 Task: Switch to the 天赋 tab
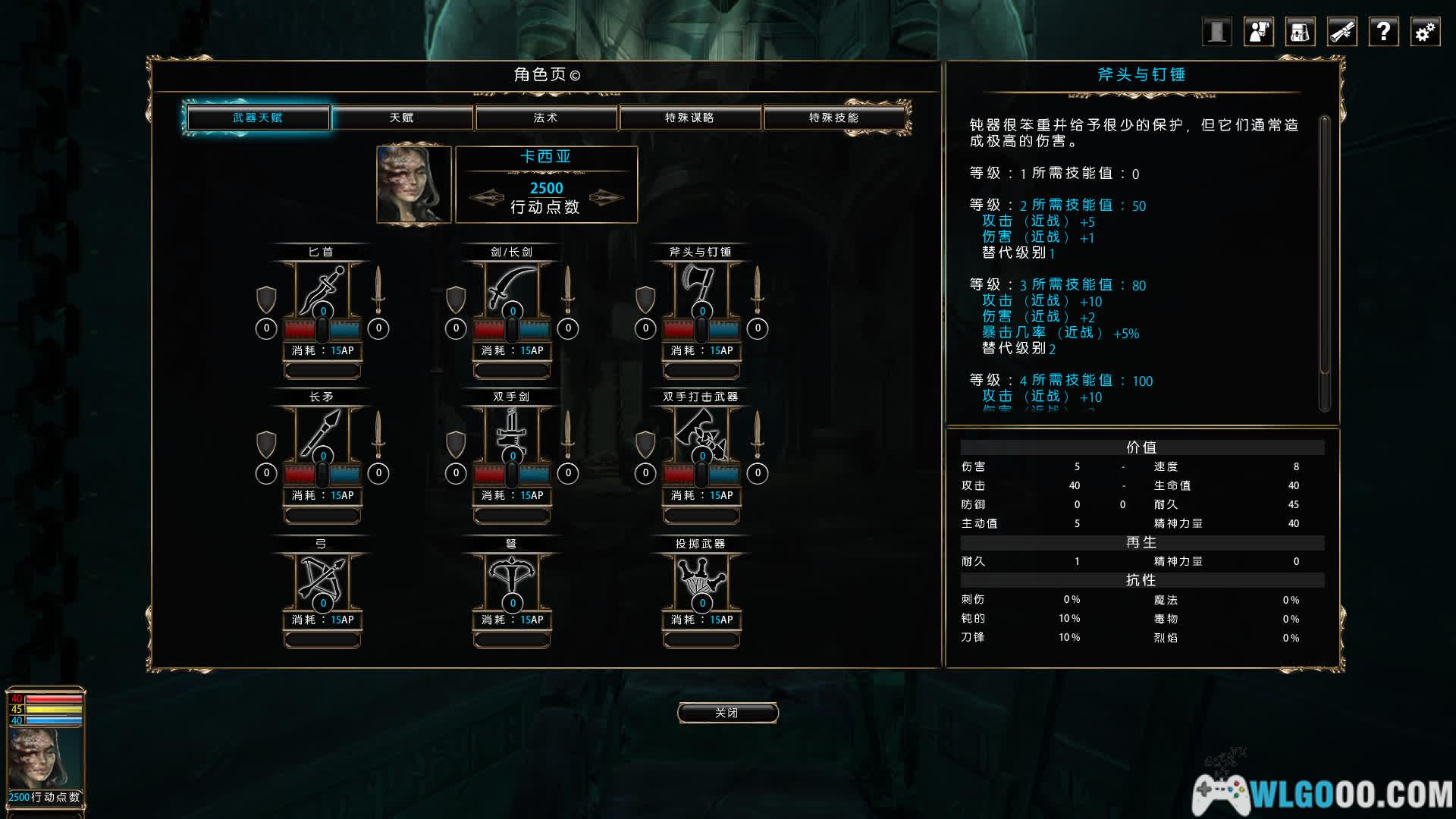click(402, 118)
